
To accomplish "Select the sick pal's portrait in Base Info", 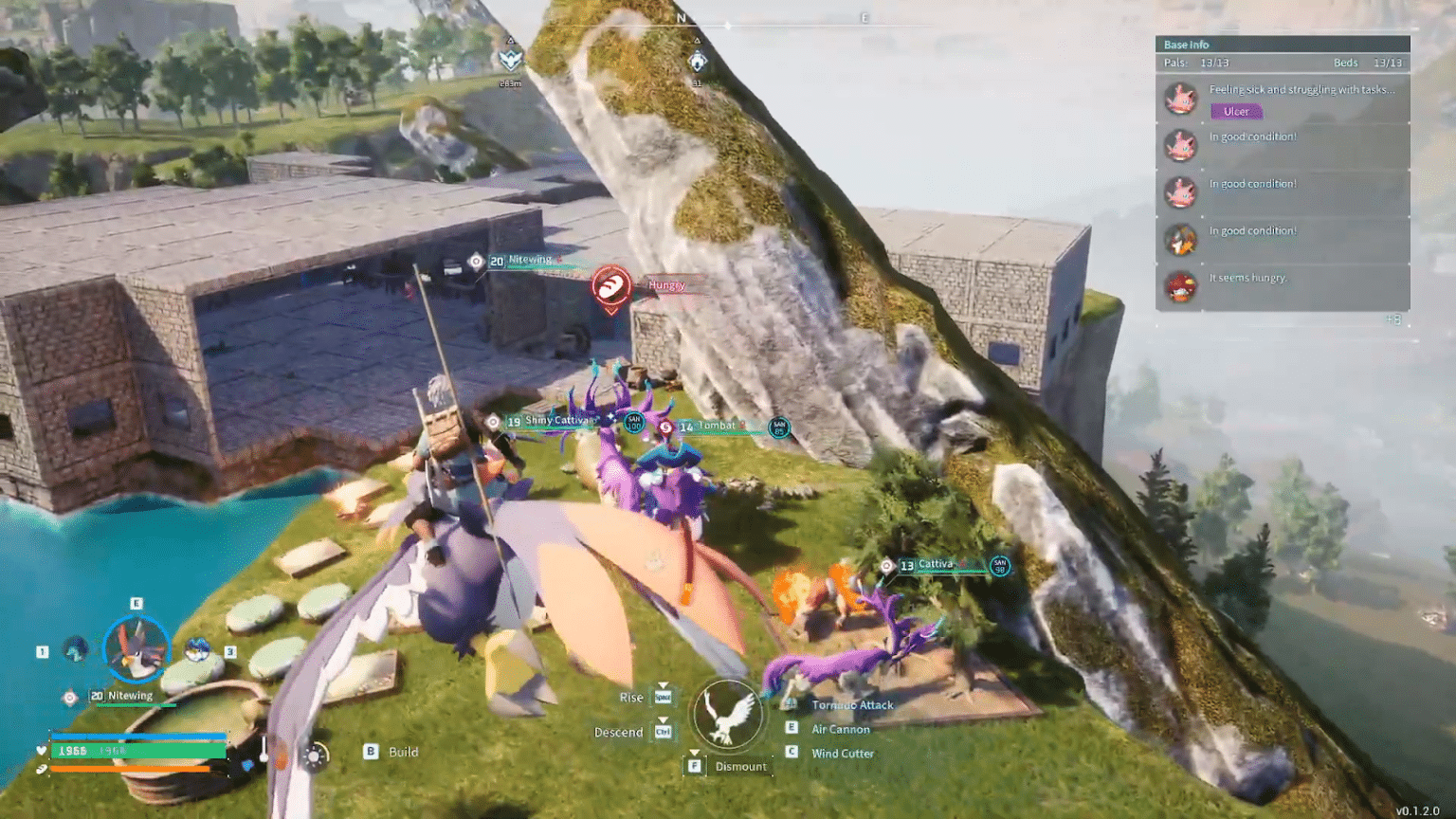I will (x=1181, y=99).
